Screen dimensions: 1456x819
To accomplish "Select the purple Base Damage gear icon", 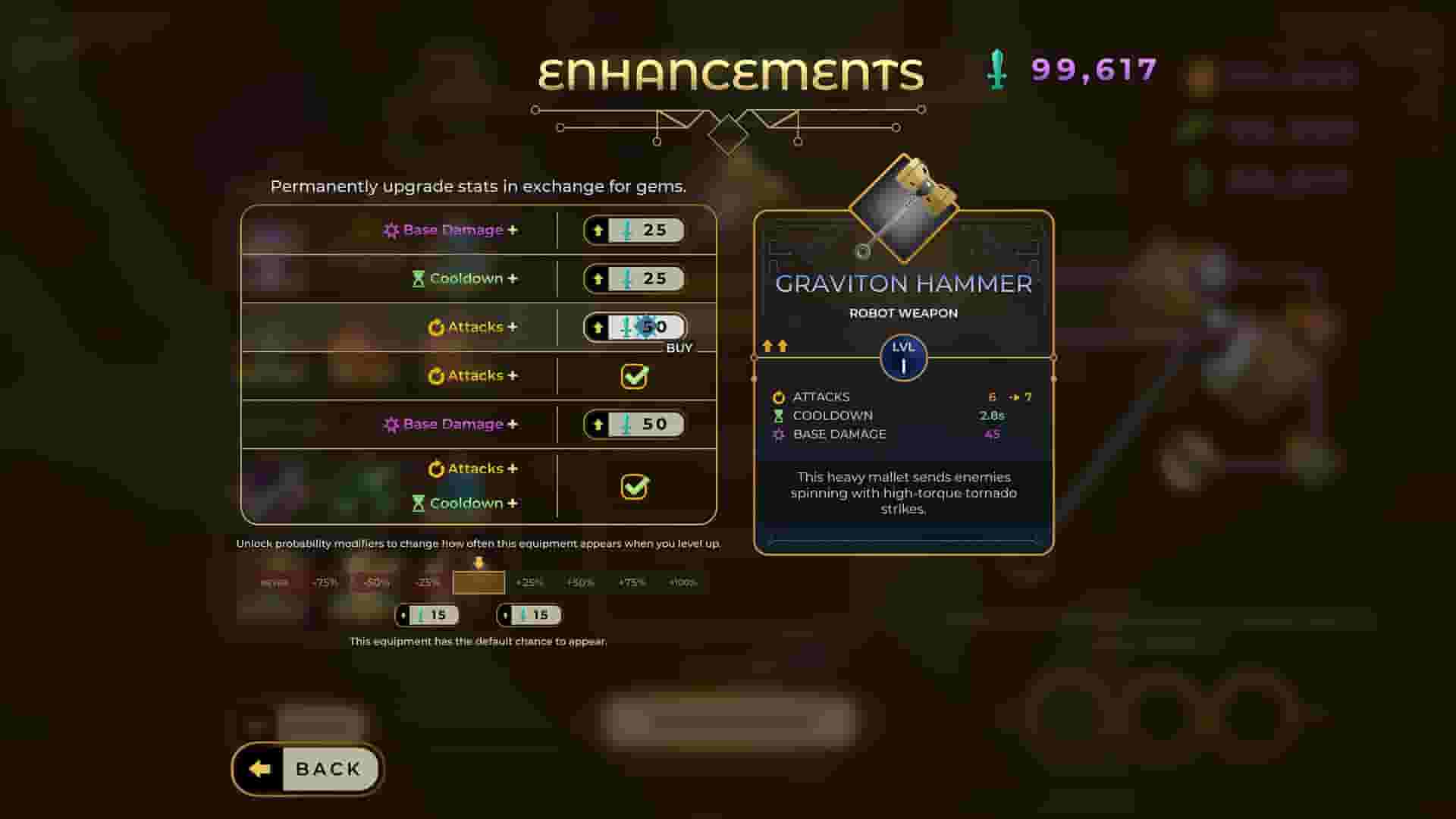I will 391,230.
